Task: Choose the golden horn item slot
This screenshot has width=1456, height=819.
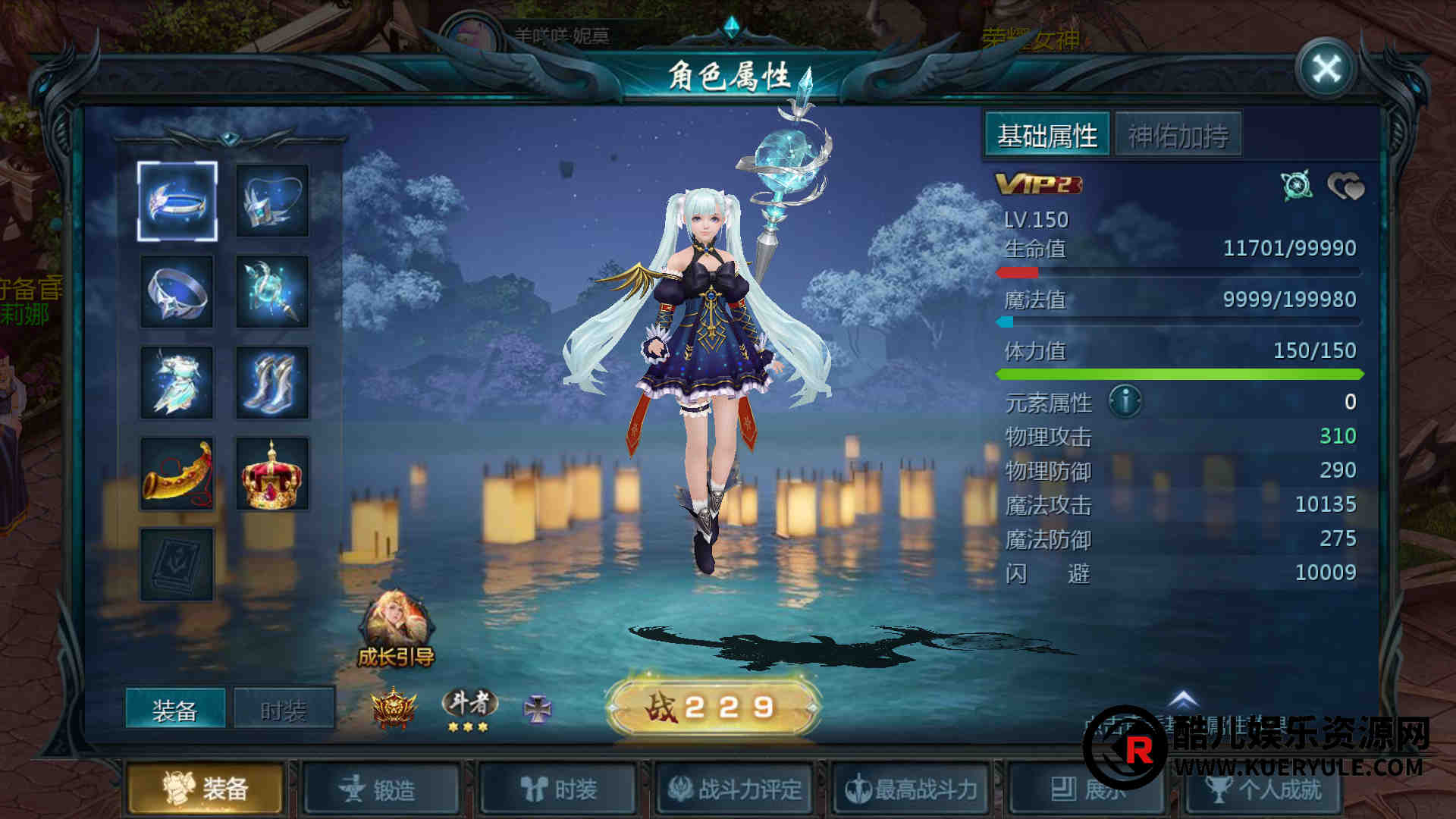Action: [x=177, y=474]
